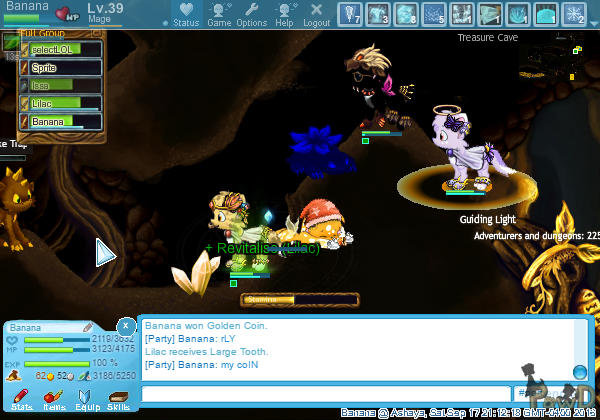The width and height of the screenshot is (600, 420).
Task: Select party member Issa
Action: [61, 85]
